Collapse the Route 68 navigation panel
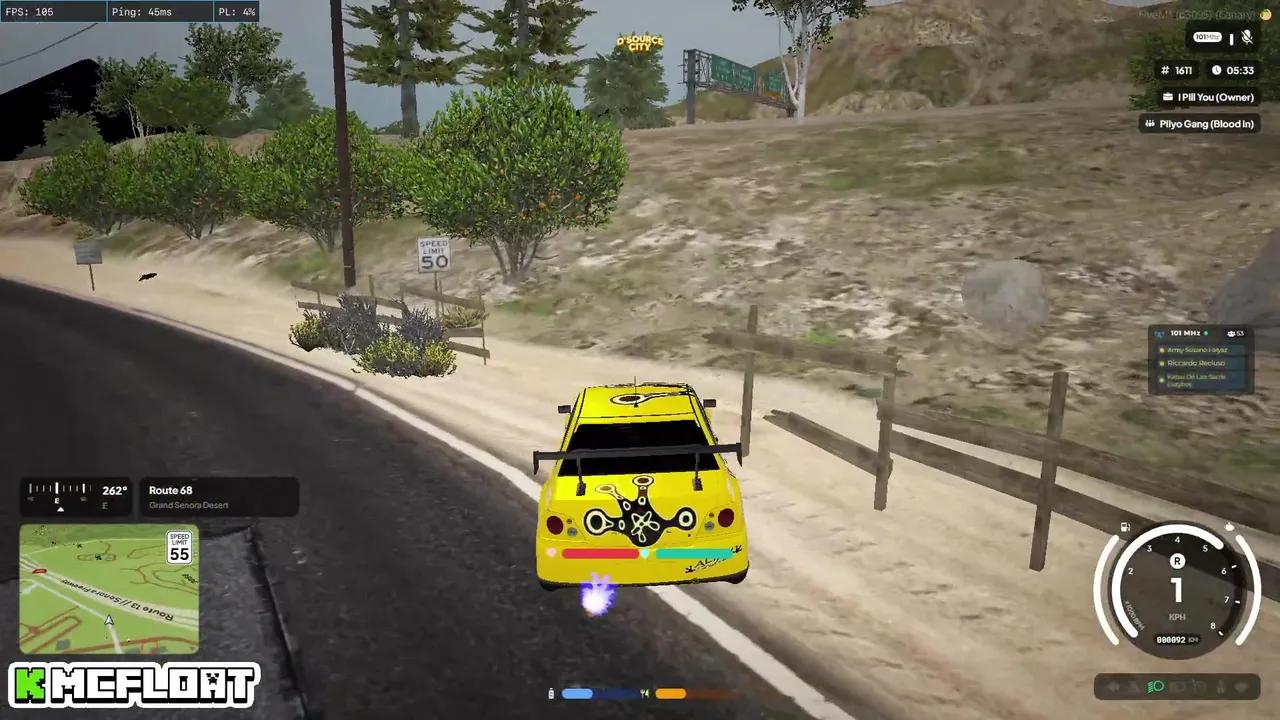The width and height of the screenshot is (1280, 720). [220, 497]
